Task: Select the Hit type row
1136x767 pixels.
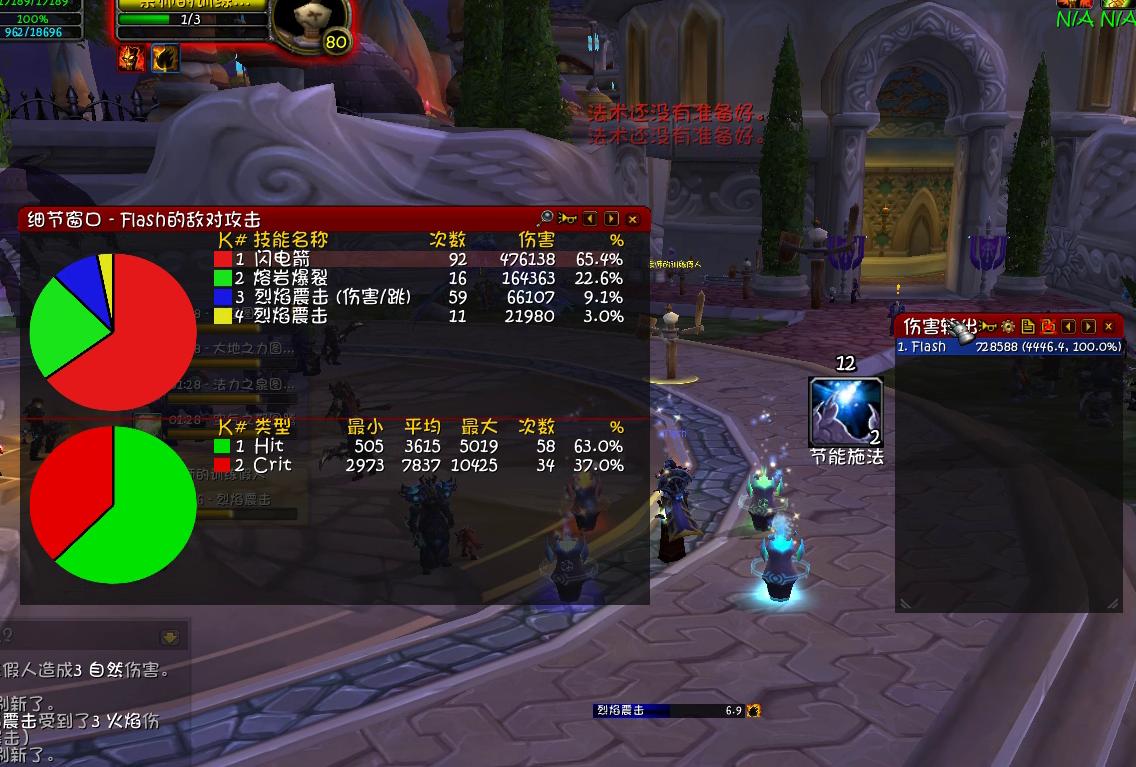Action: (420, 446)
